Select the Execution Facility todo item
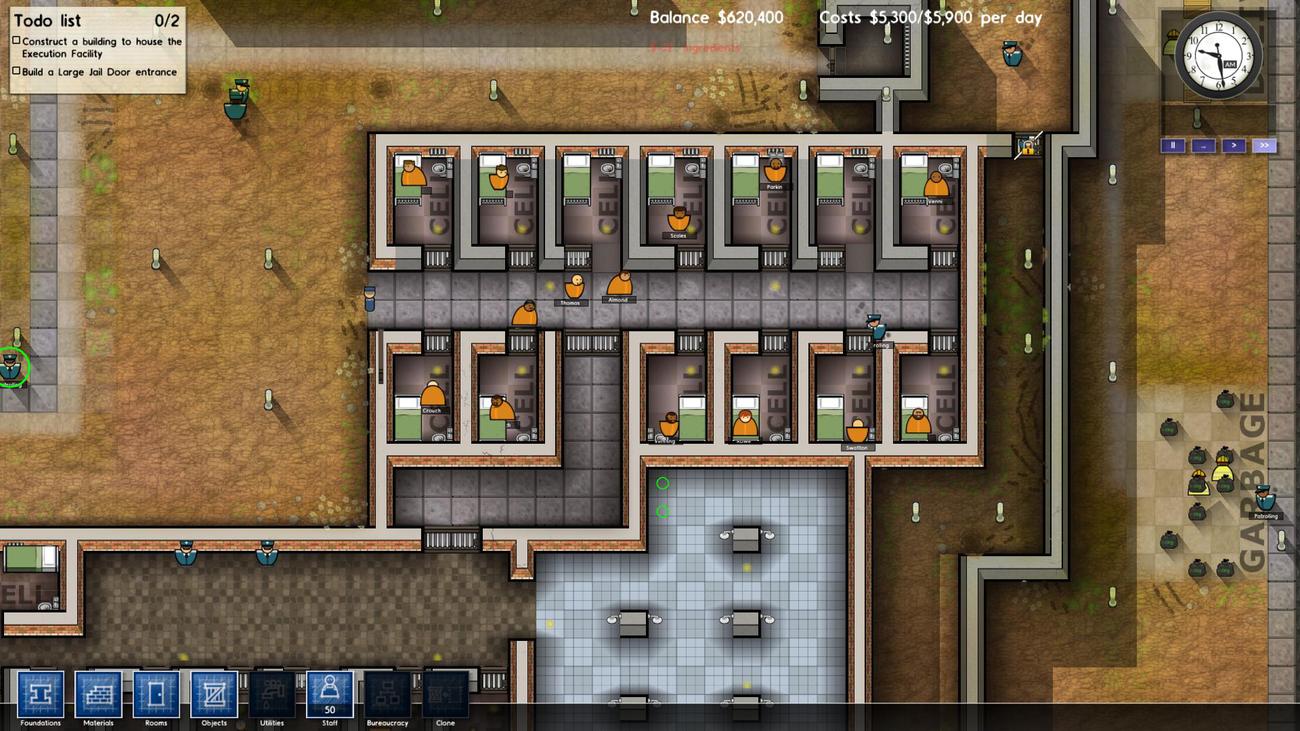The image size is (1300, 731). 101,47
